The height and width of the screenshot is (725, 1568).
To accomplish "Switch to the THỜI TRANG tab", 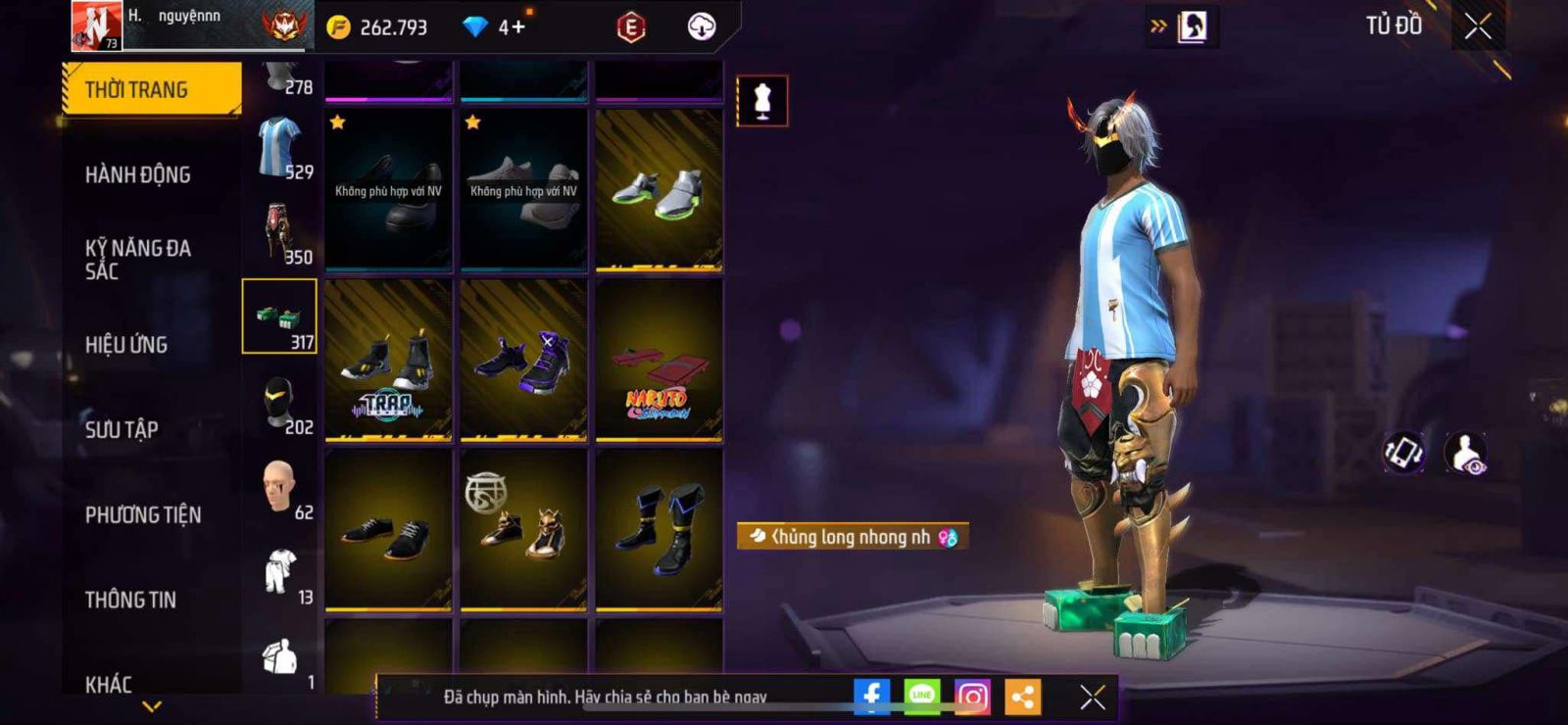I will (x=151, y=89).
